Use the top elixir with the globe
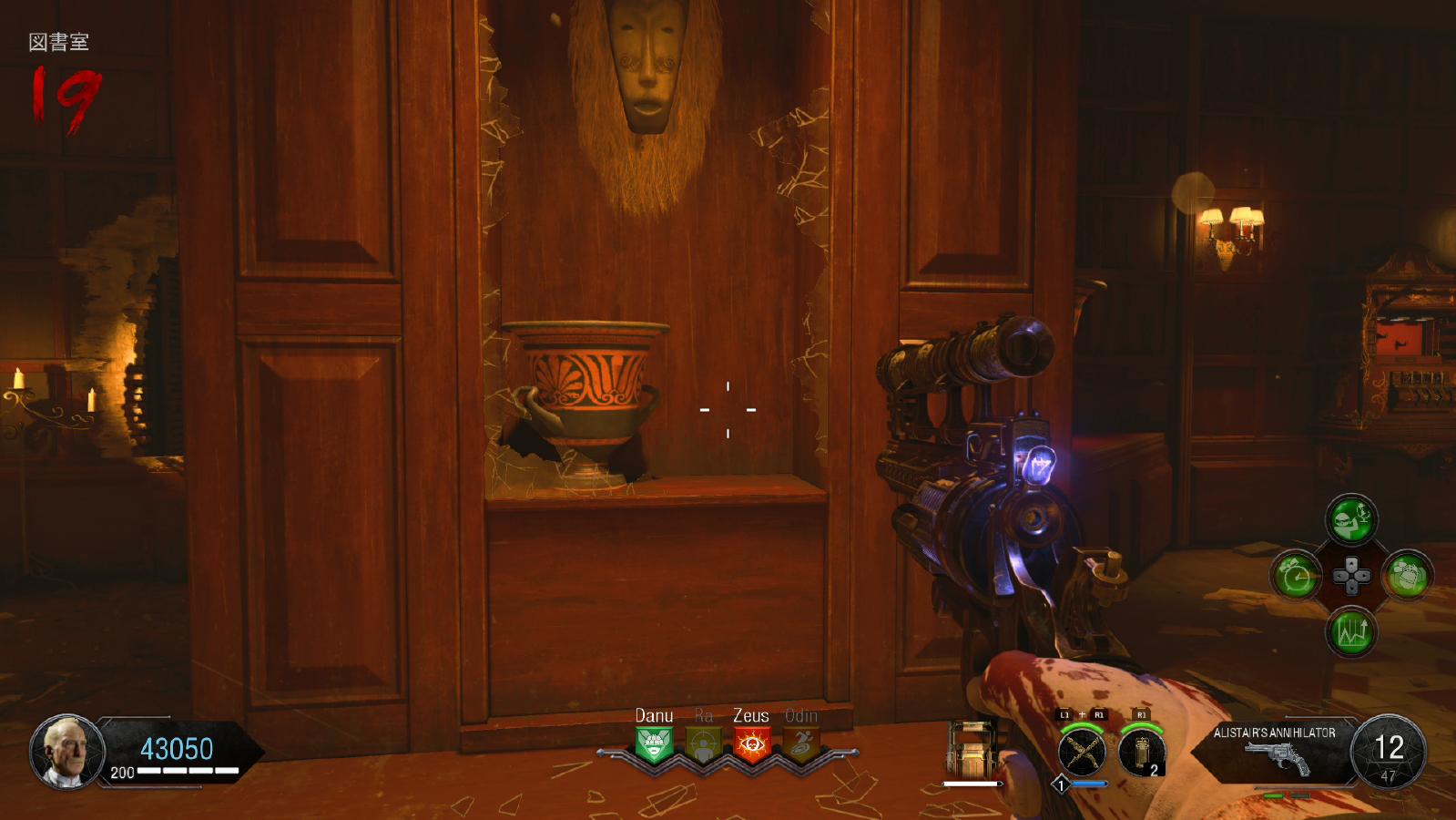 click(1351, 520)
